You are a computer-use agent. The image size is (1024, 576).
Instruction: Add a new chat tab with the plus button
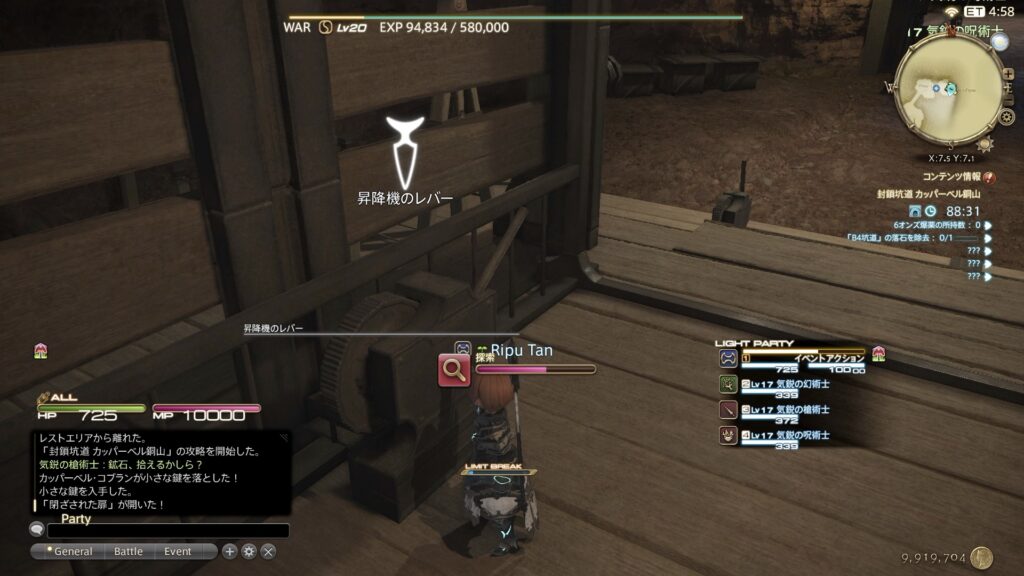click(230, 551)
